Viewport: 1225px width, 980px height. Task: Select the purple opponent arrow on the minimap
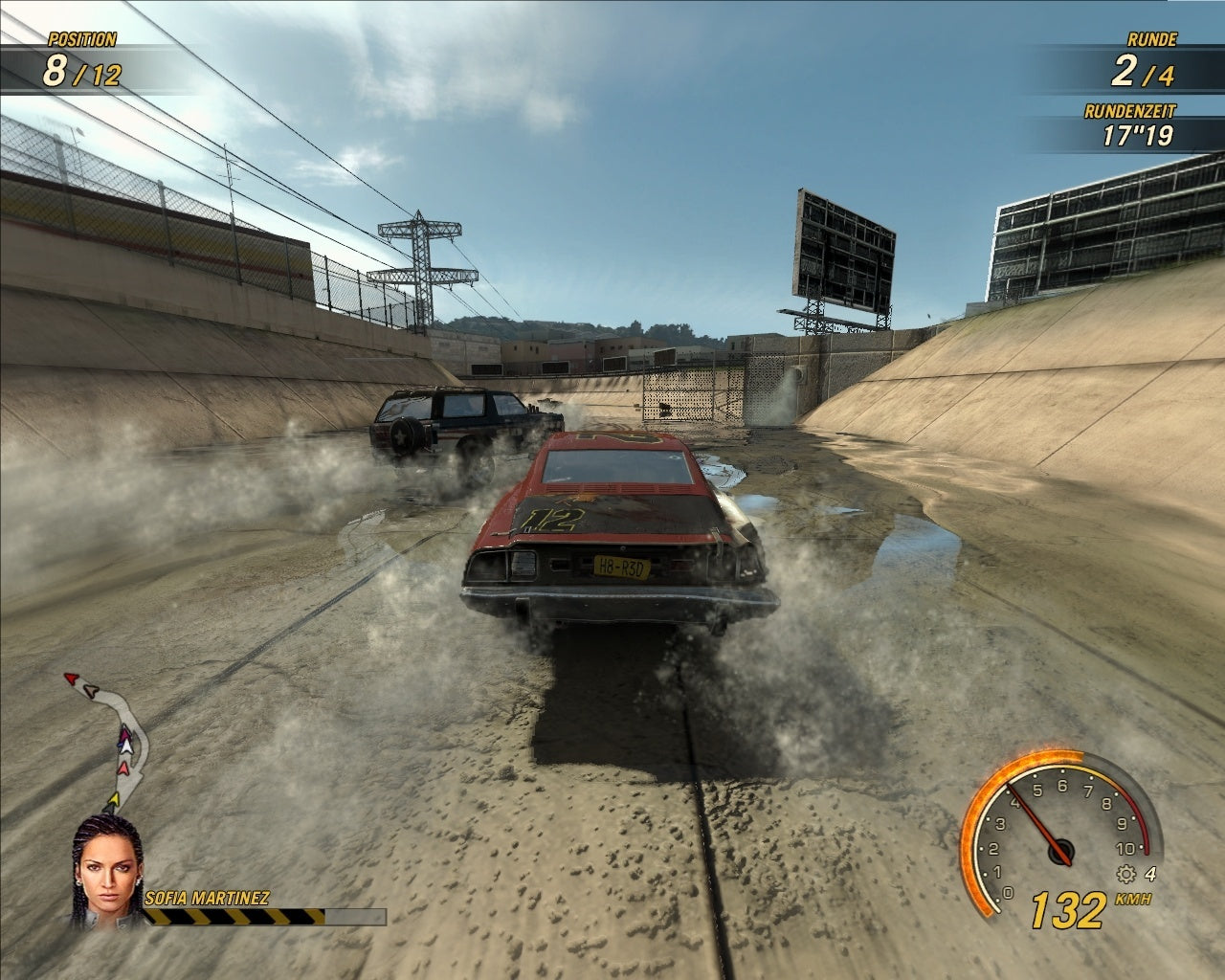(x=124, y=735)
